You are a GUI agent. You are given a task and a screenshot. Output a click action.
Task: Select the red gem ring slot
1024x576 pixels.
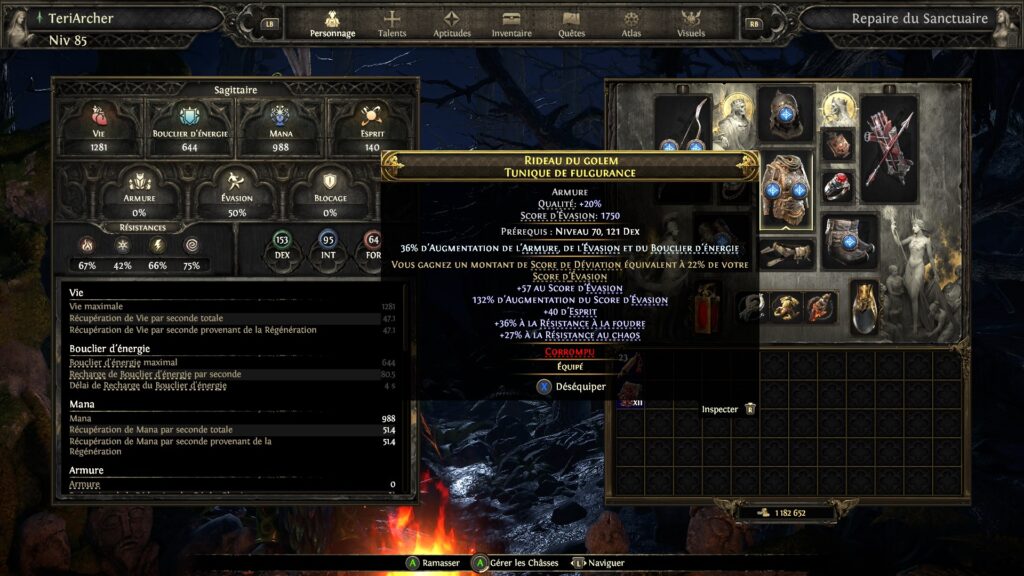(838, 186)
